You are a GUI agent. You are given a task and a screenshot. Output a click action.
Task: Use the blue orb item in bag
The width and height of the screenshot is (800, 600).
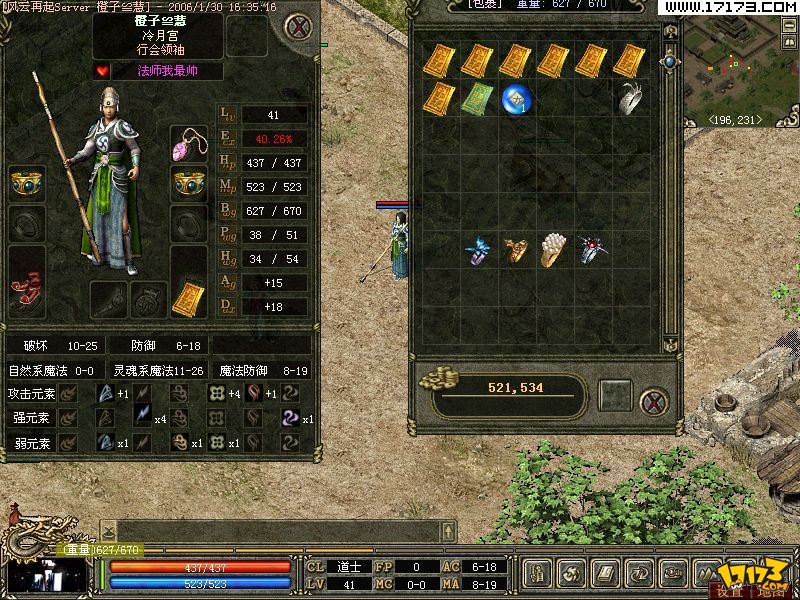pos(516,98)
